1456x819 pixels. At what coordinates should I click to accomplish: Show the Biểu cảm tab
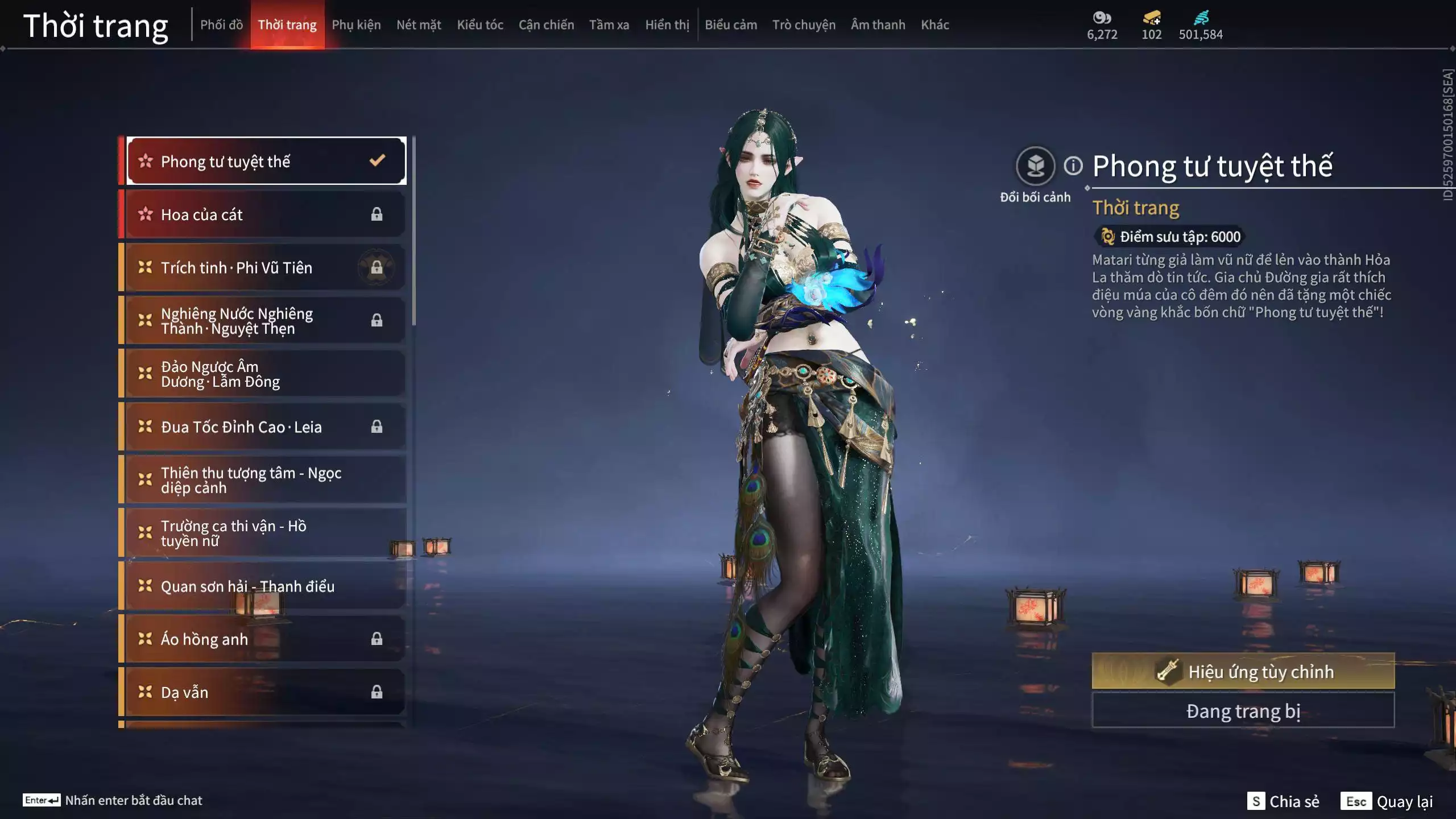click(731, 25)
